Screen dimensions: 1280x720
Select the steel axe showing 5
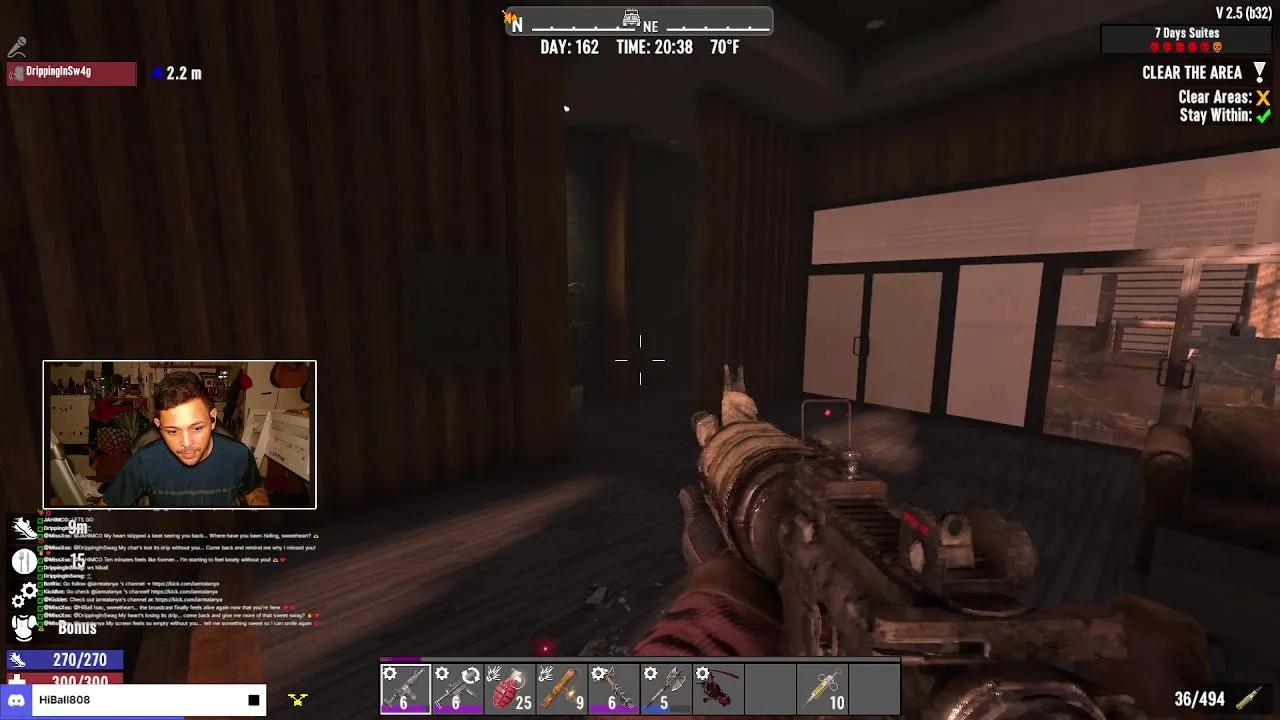click(665, 687)
